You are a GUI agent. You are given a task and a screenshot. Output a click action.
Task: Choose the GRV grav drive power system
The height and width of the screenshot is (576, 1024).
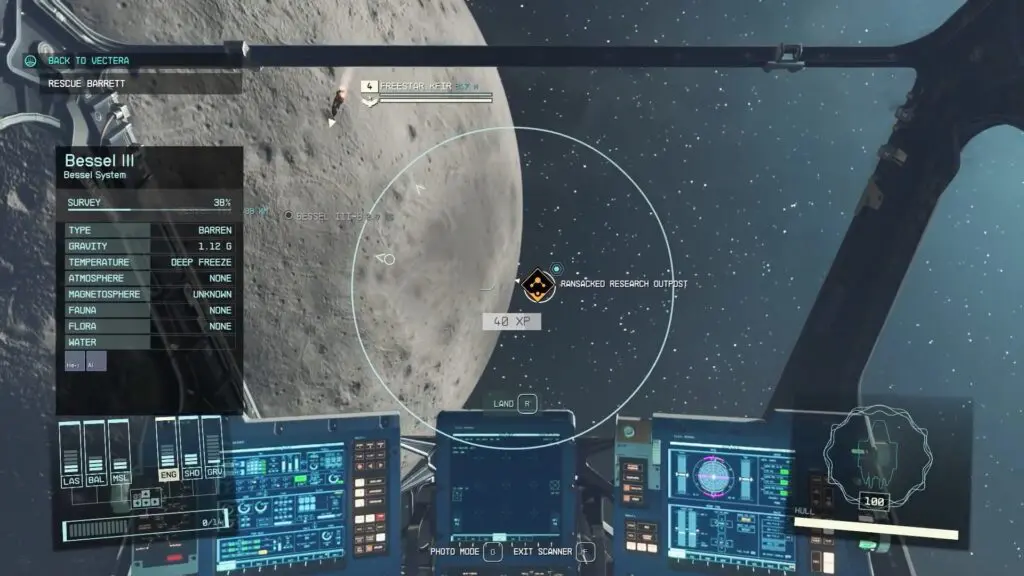point(213,452)
